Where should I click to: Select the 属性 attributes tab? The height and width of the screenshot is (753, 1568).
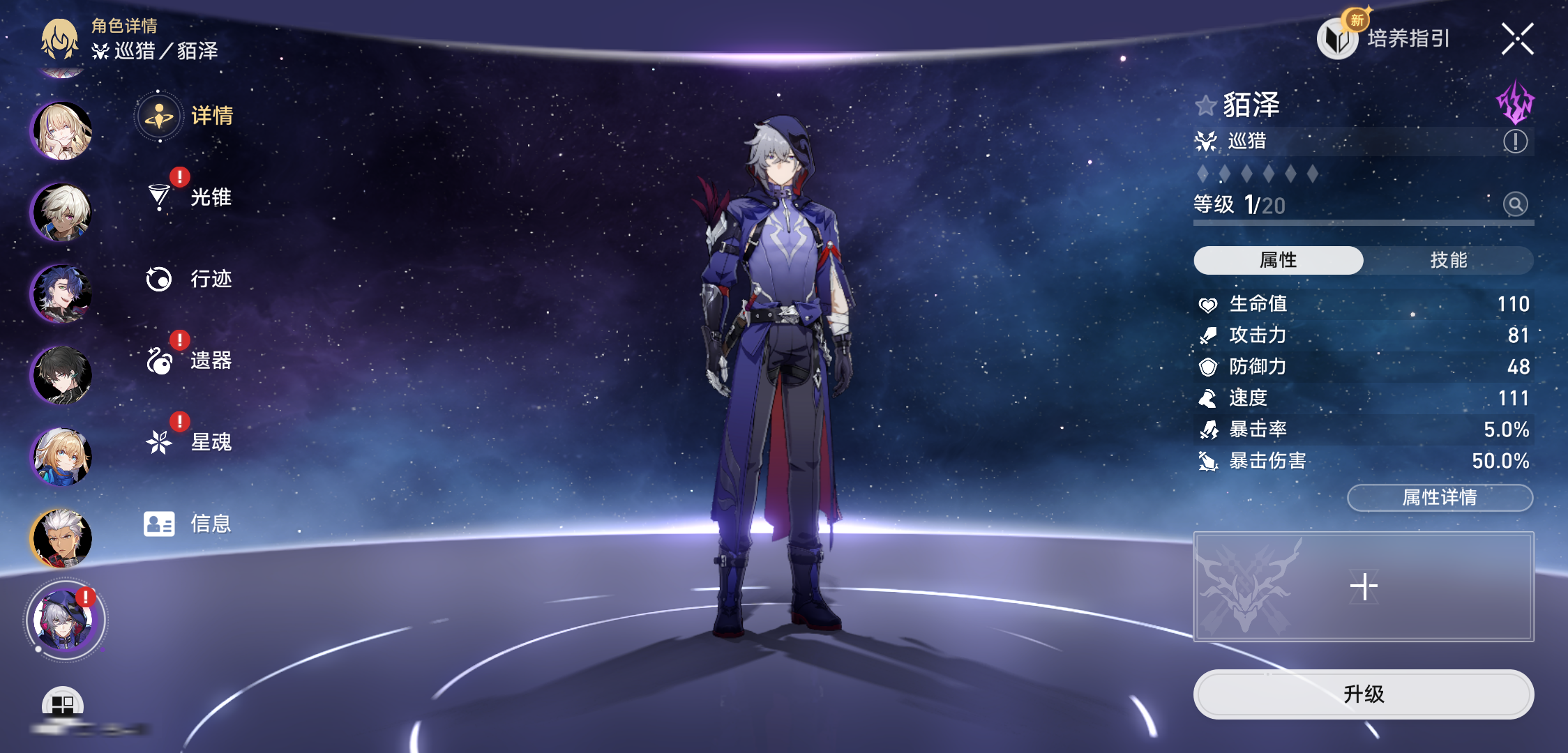point(1278,260)
